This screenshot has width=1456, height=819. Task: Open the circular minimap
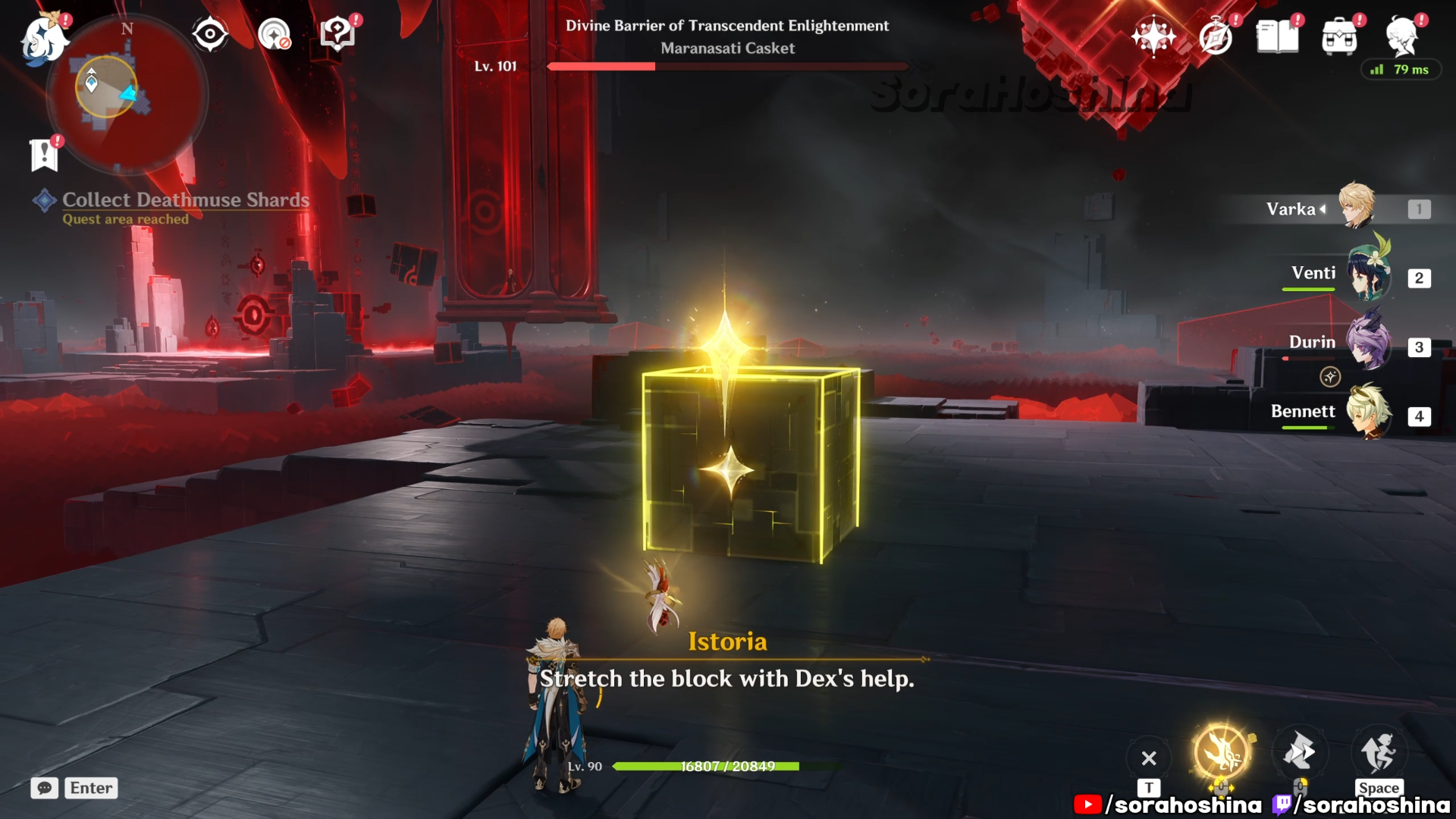(x=127, y=96)
